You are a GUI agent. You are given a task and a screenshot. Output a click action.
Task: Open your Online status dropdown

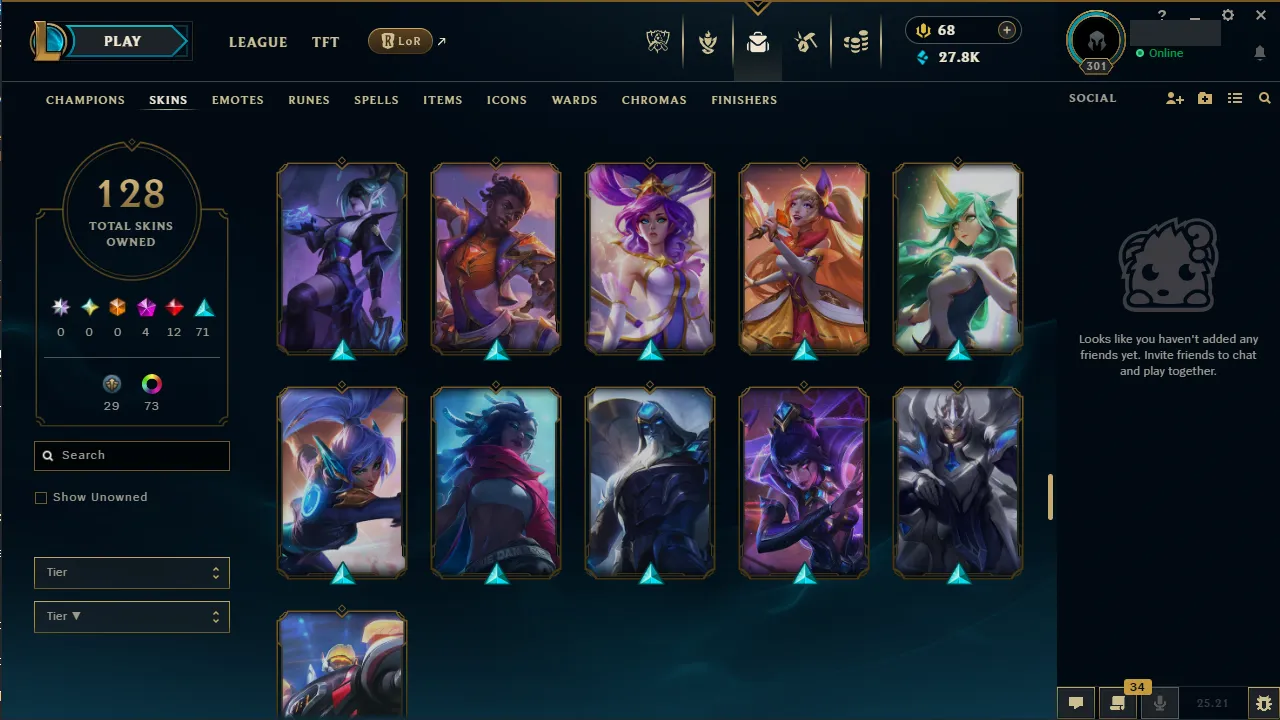coord(1163,53)
